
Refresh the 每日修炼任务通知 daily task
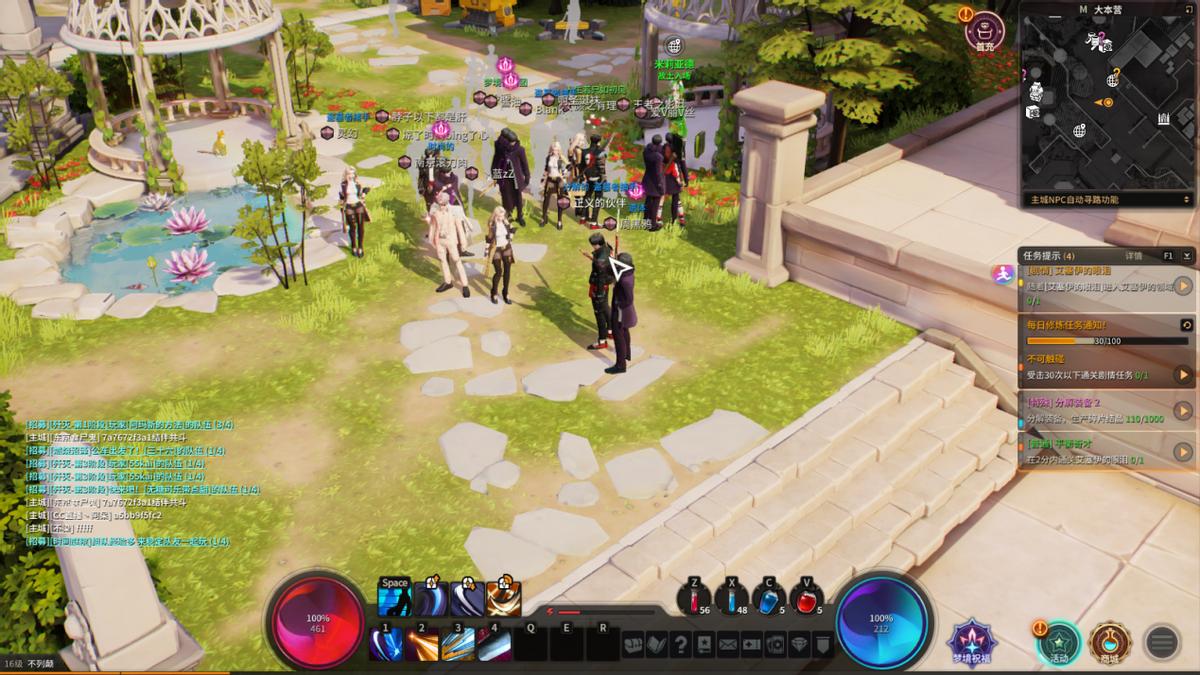click(1186, 325)
